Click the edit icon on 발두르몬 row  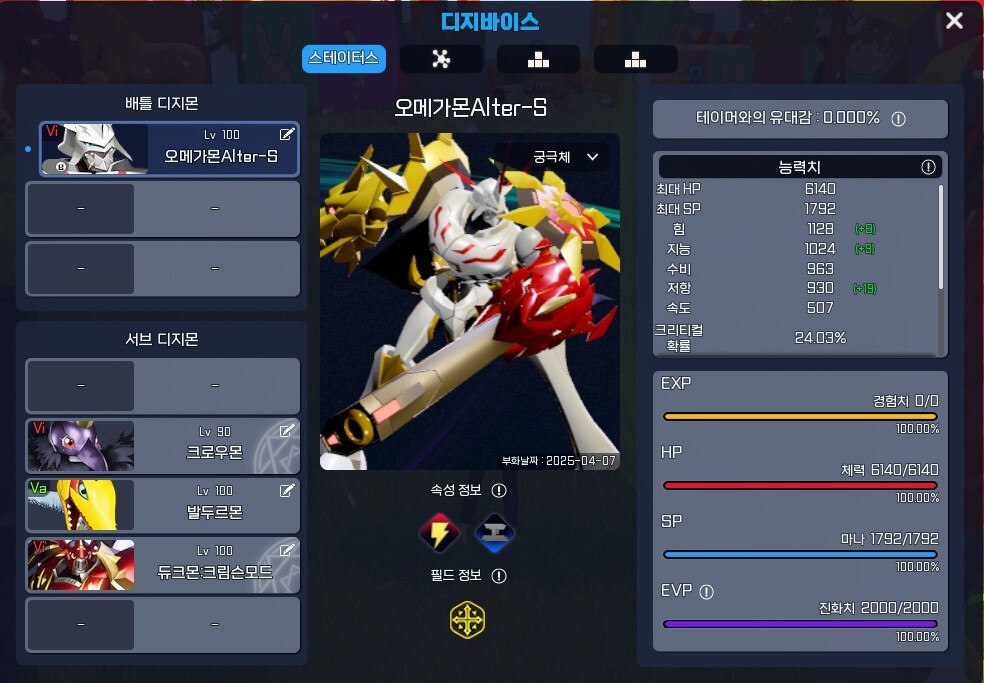(x=287, y=491)
